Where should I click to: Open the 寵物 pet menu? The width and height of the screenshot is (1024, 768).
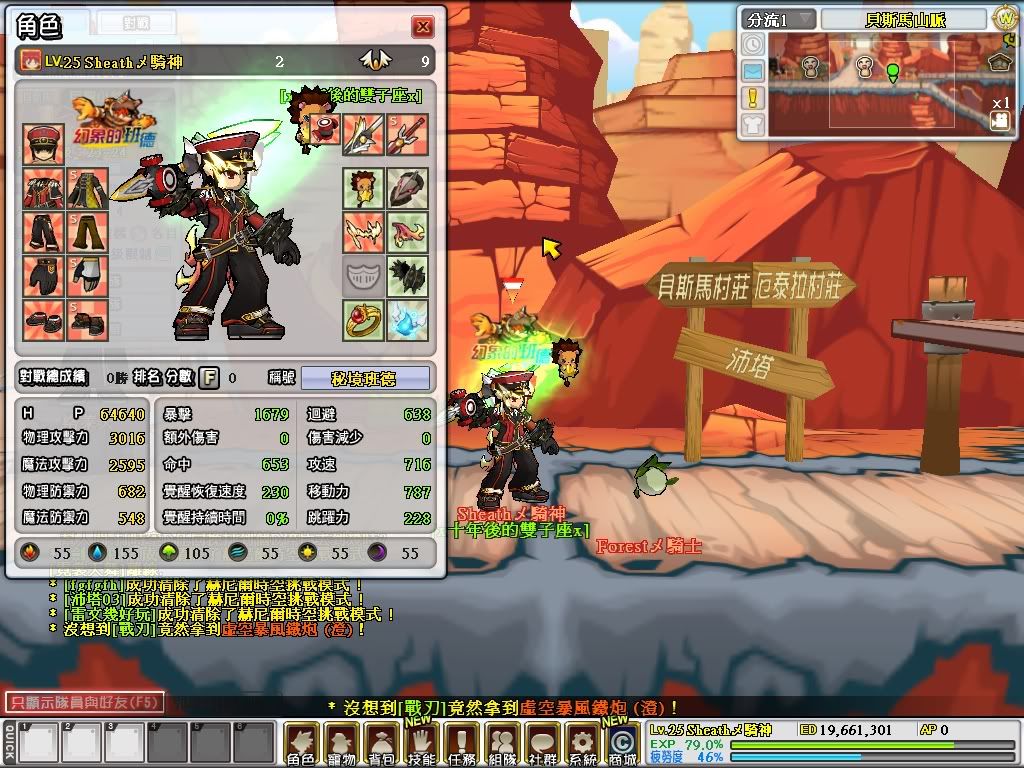click(342, 743)
